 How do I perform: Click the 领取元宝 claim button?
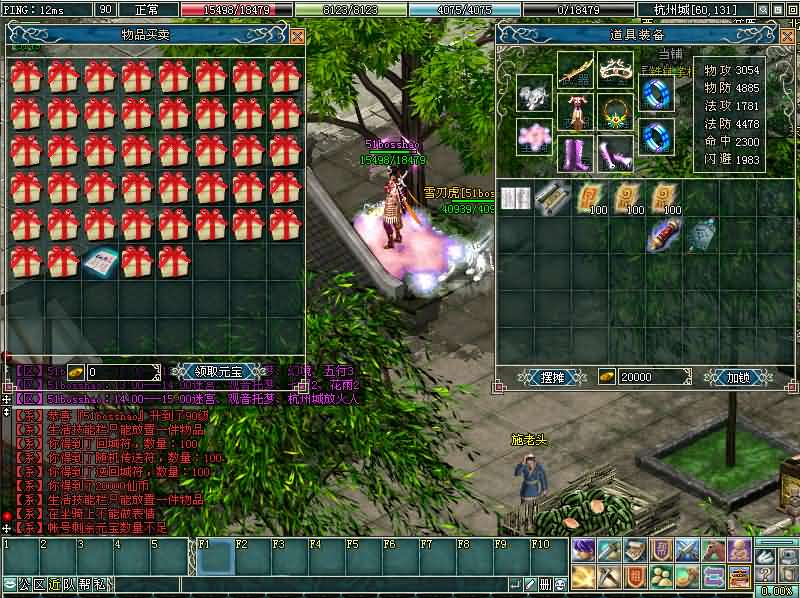[x=218, y=371]
